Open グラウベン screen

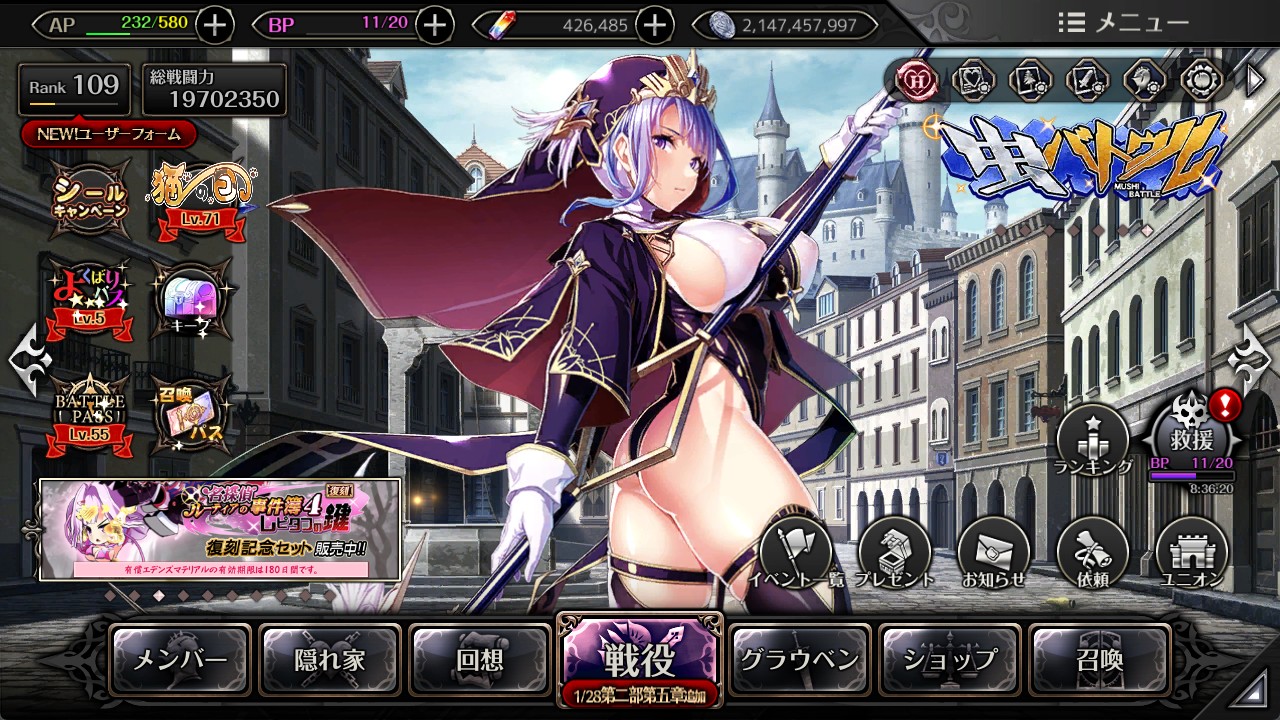point(799,660)
